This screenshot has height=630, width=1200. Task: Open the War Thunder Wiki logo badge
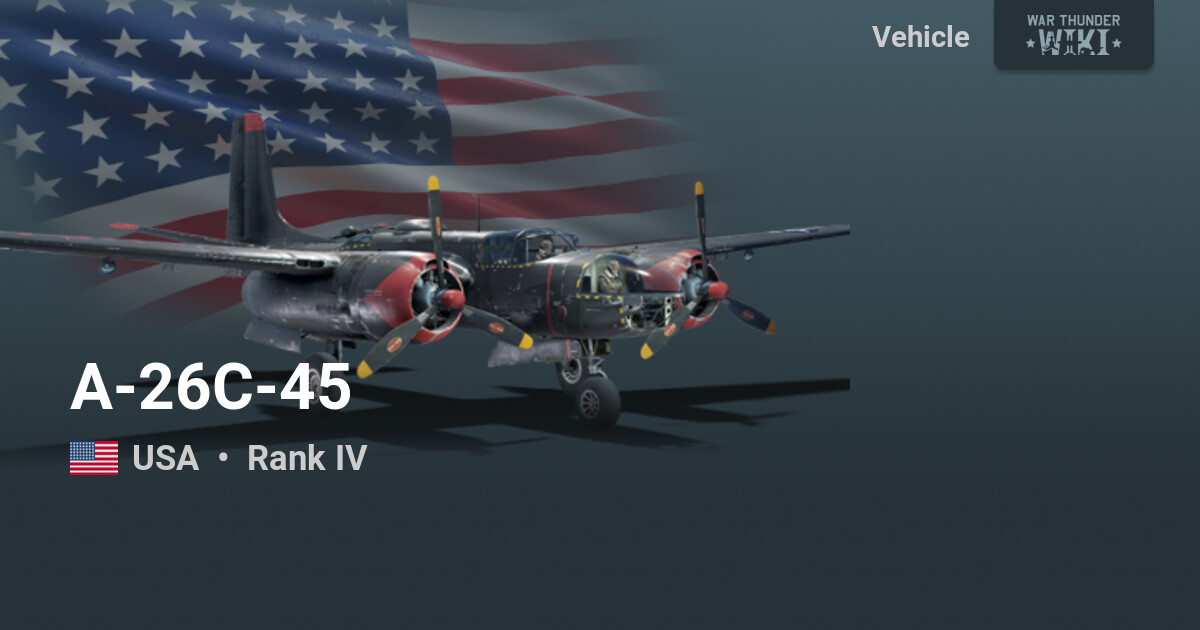coord(1073,34)
